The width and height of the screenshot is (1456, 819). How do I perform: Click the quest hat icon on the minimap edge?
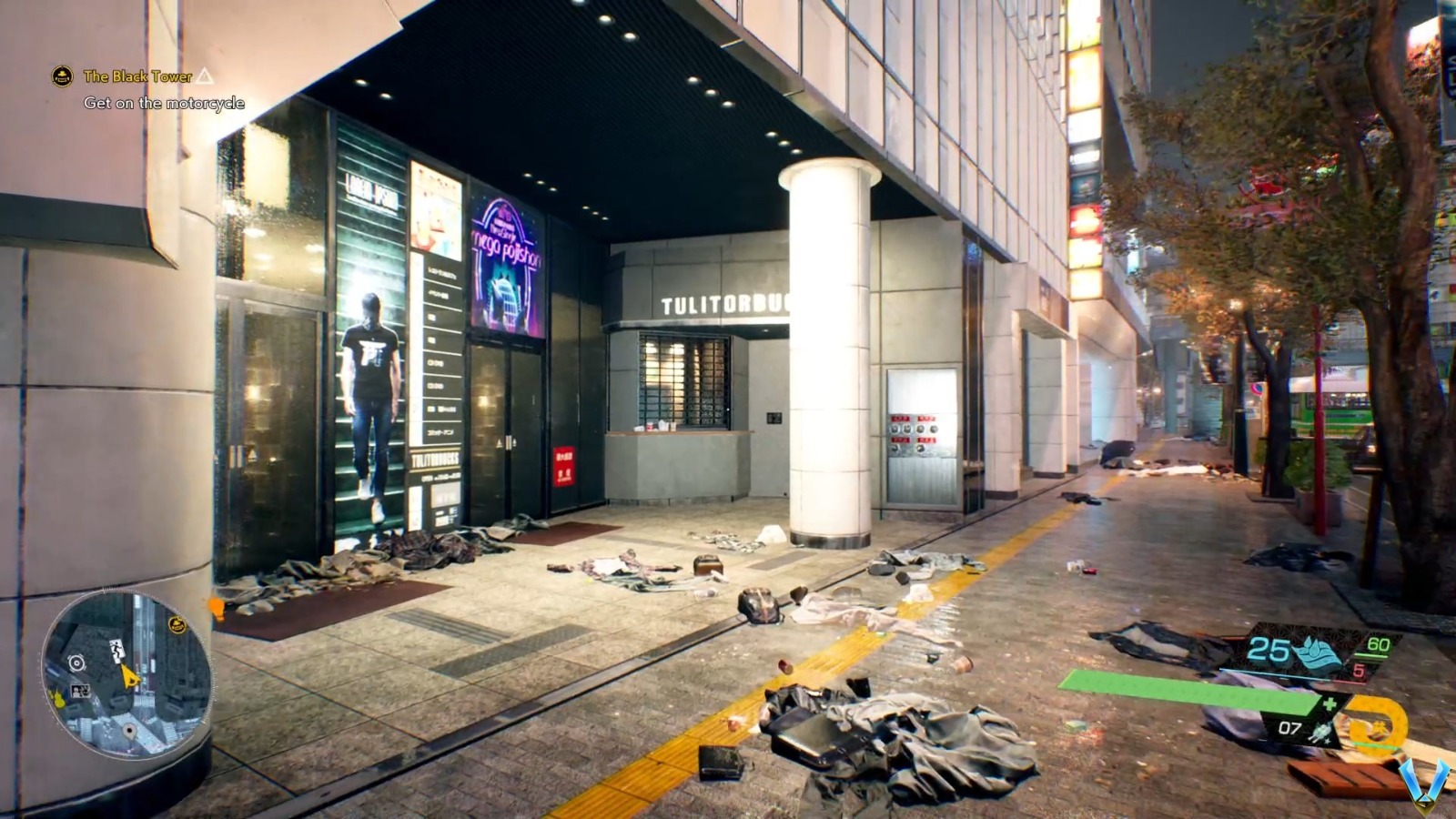pyautogui.click(x=176, y=623)
